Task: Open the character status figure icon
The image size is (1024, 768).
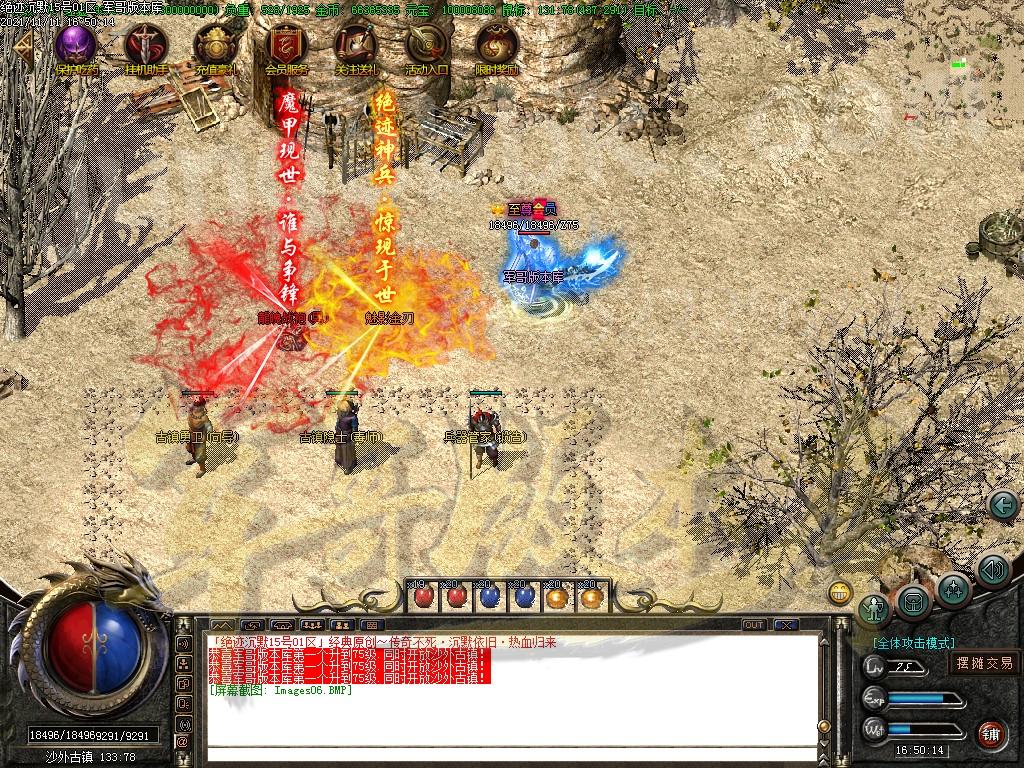Action: [876, 609]
